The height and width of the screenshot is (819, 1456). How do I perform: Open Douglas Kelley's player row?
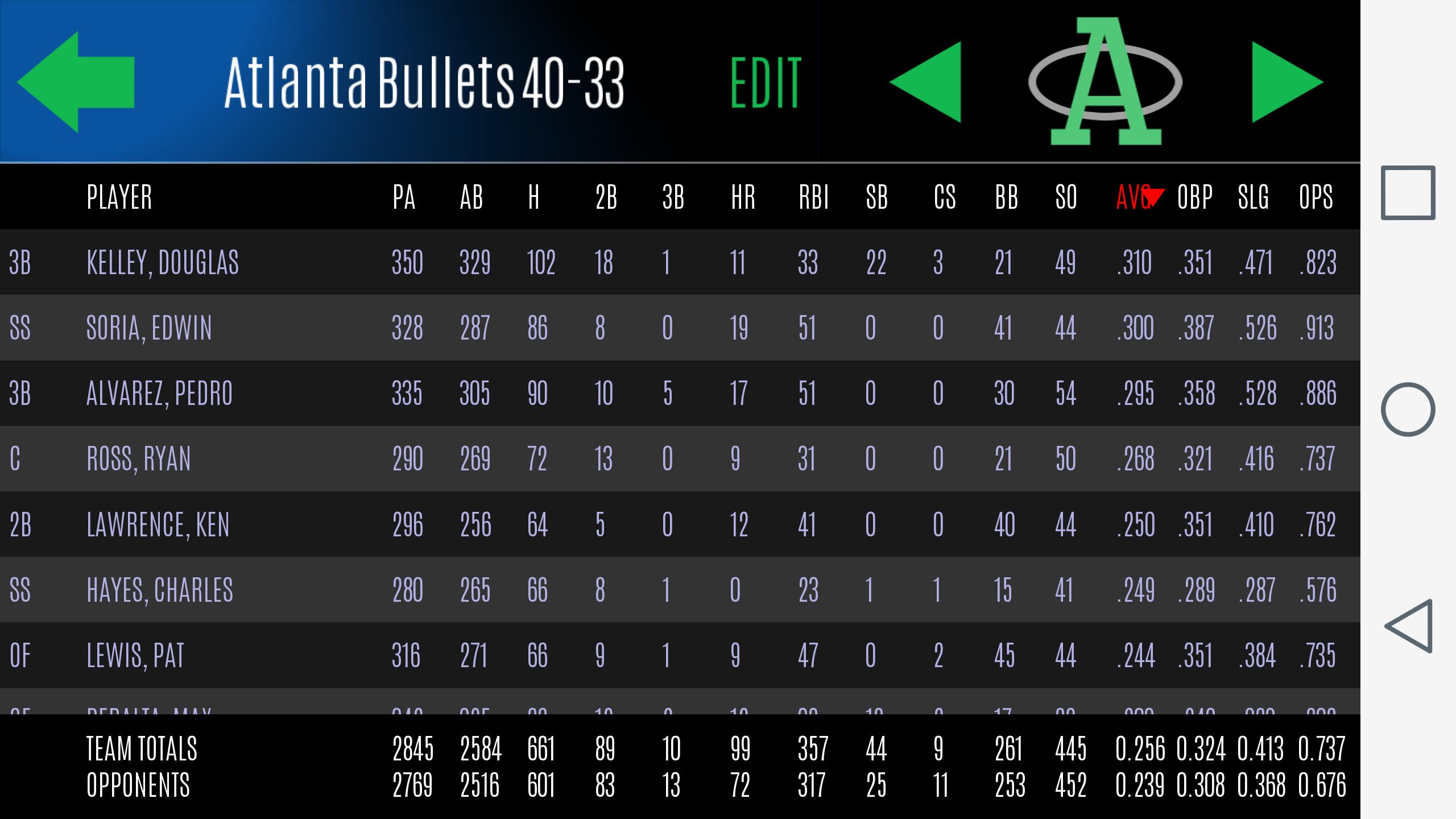(x=163, y=263)
